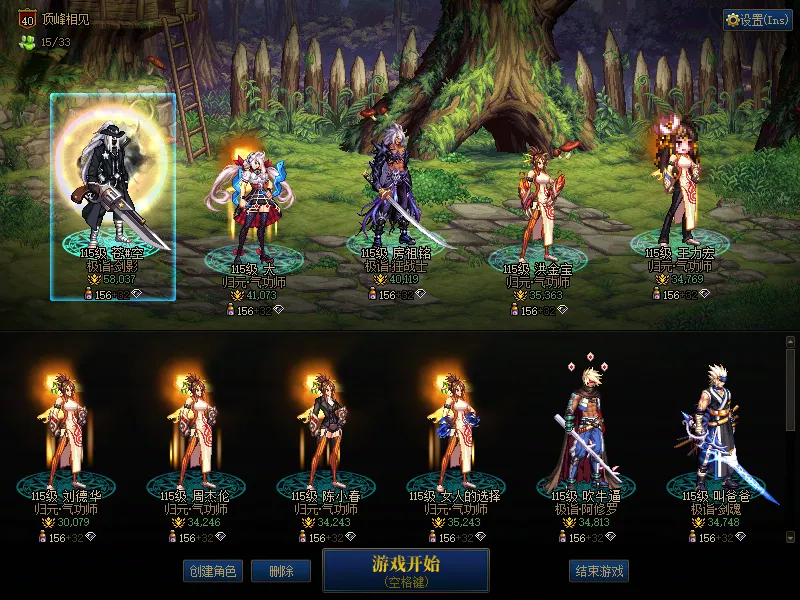Open 创建角色 to create a character
Image resolution: width=800 pixels, height=600 pixels.
(x=211, y=571)
